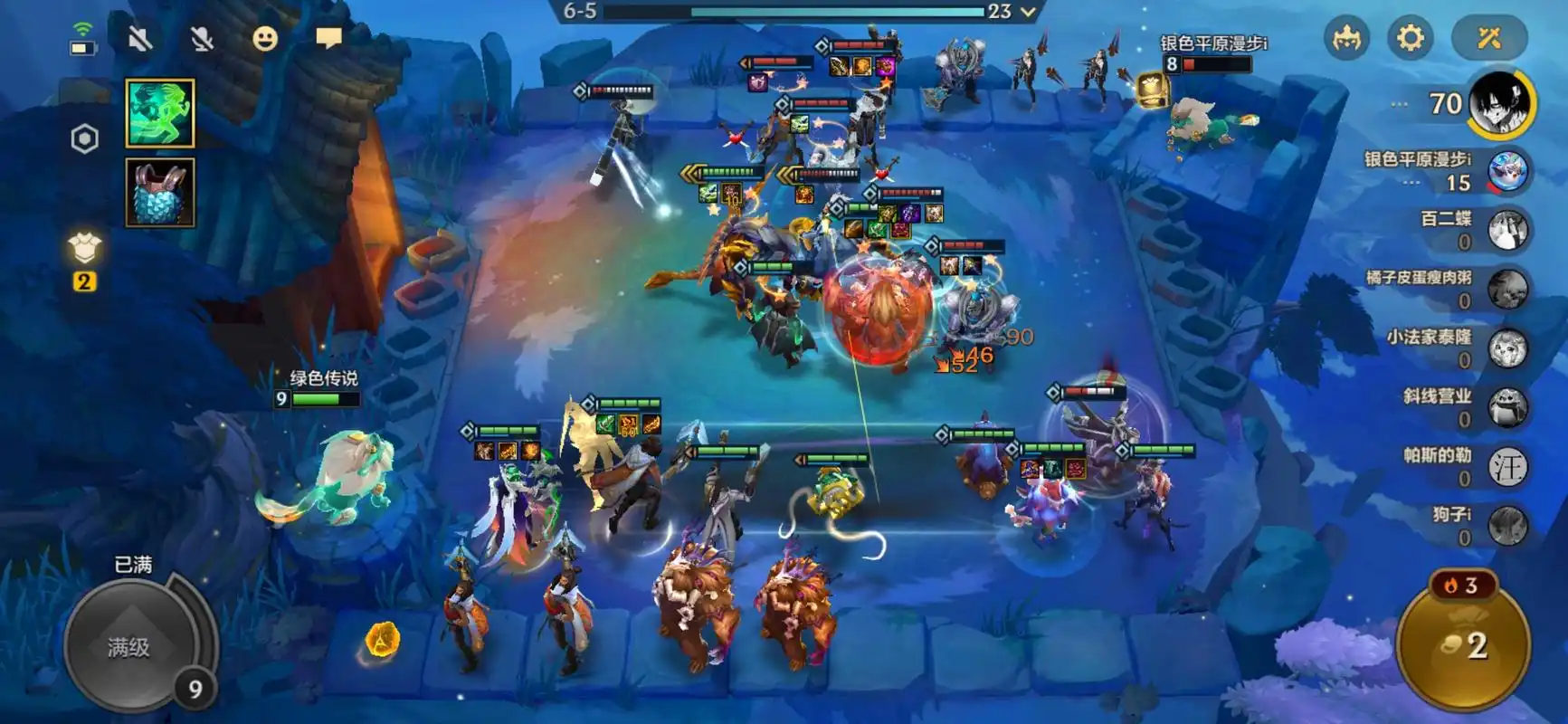Open the settings gear icon
This screenshot has width=1568, height=724.
tap(1410, 38)
